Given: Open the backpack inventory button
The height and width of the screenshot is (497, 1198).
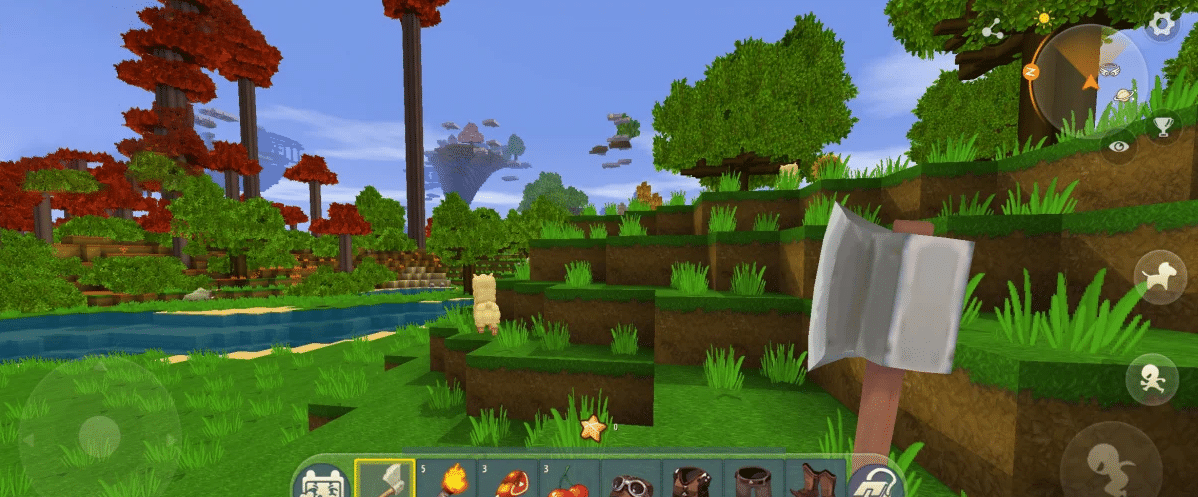Looking at the screenshot, I should click(x=321, y=482).
